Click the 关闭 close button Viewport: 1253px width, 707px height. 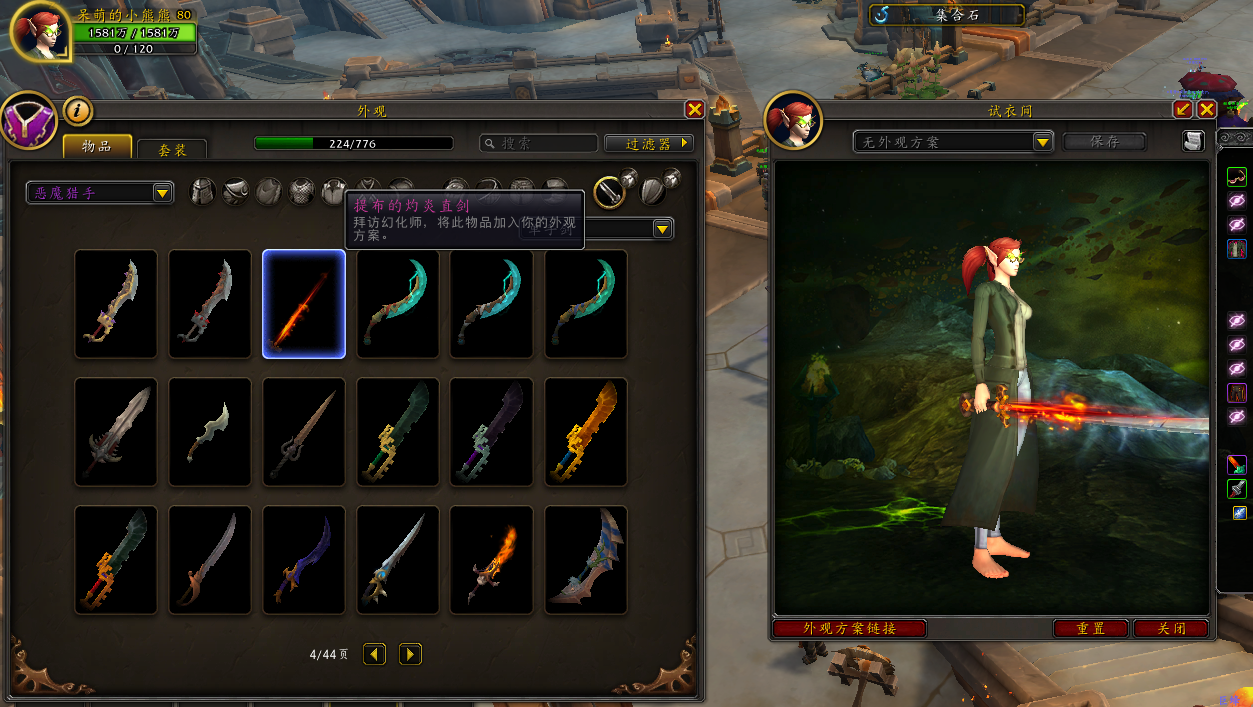click(x=1171, y=629)
